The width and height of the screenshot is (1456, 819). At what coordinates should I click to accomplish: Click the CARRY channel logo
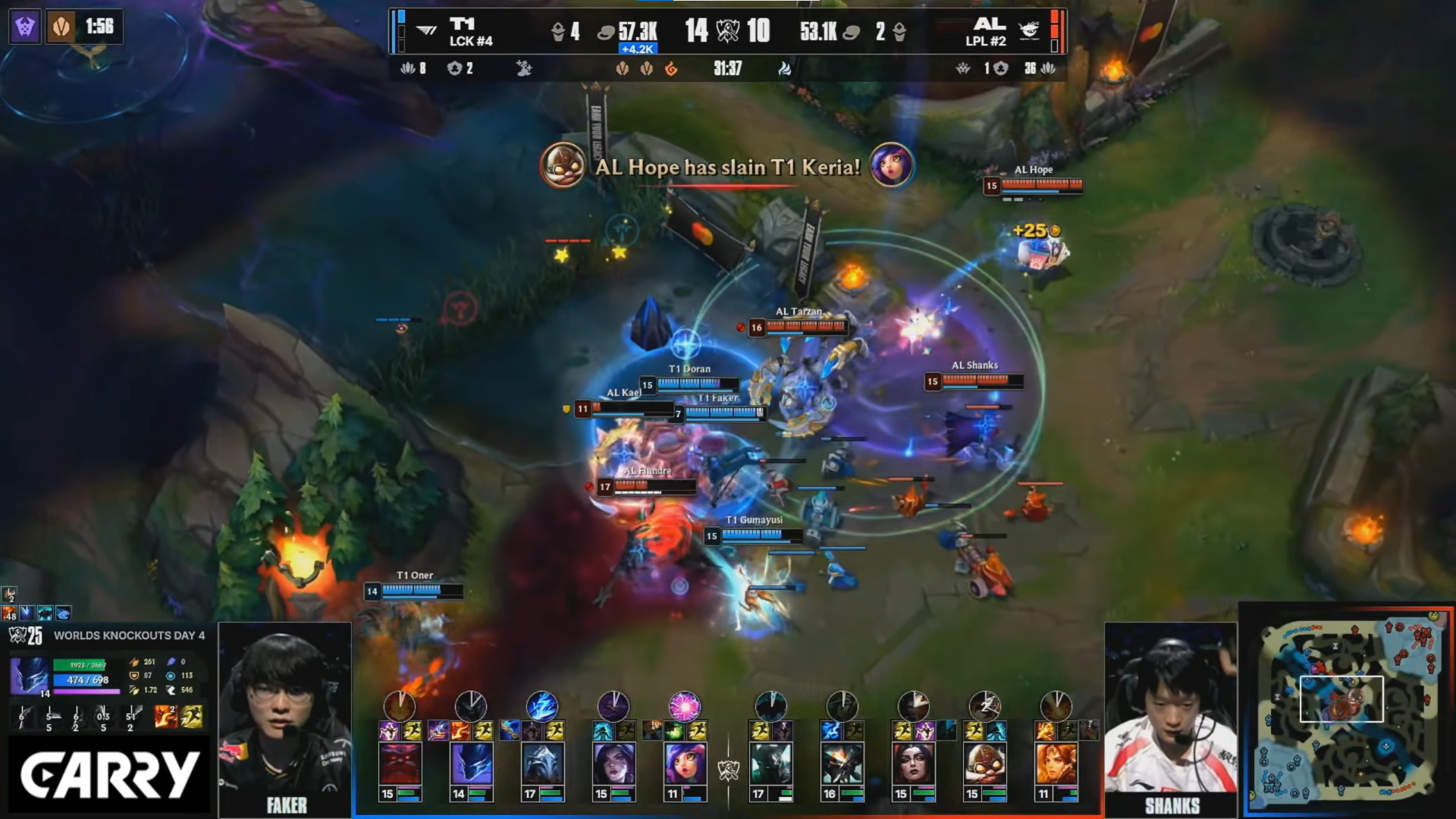109,775
